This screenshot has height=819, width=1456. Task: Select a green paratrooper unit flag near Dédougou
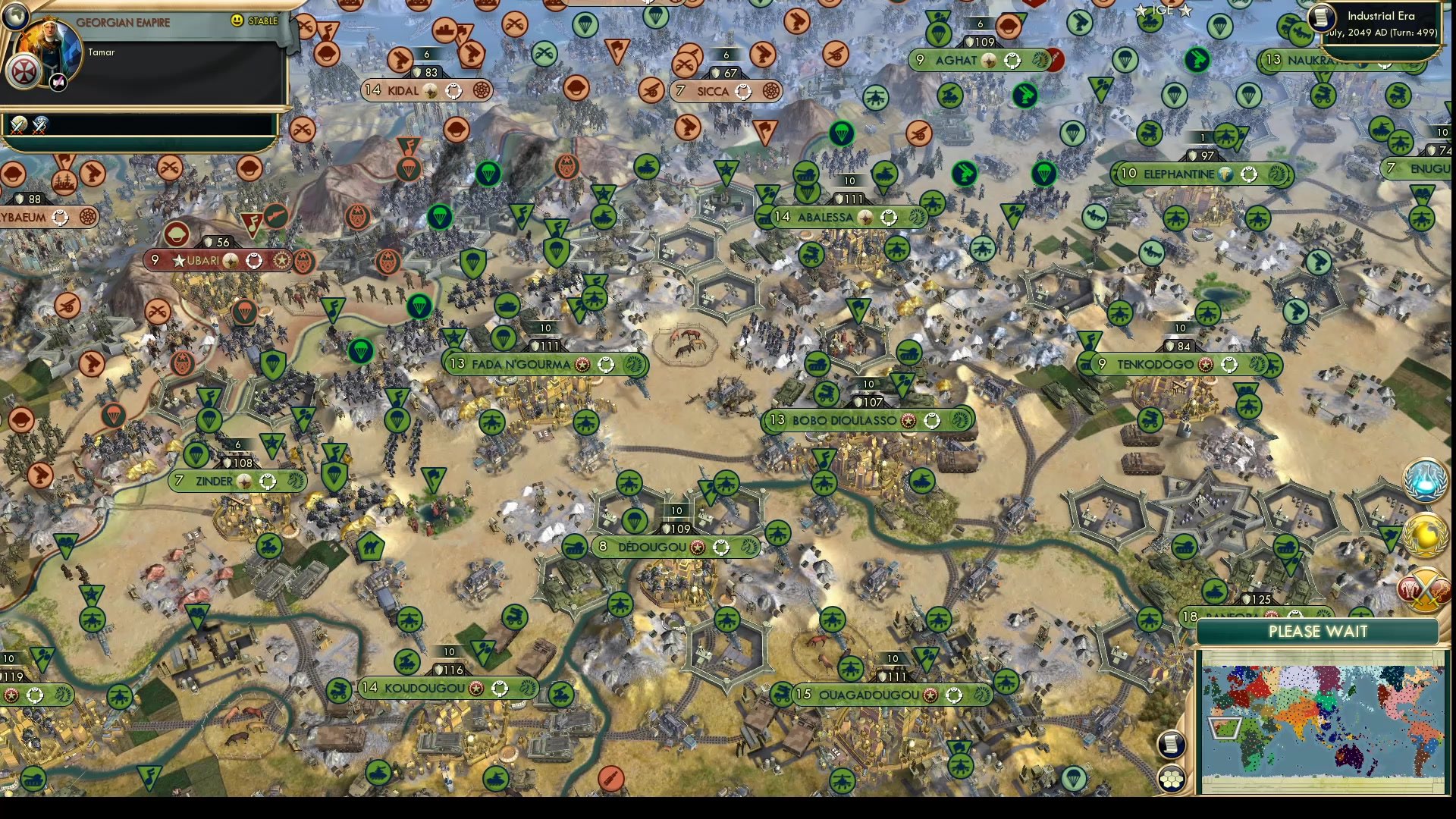click(x=635, y=519)
